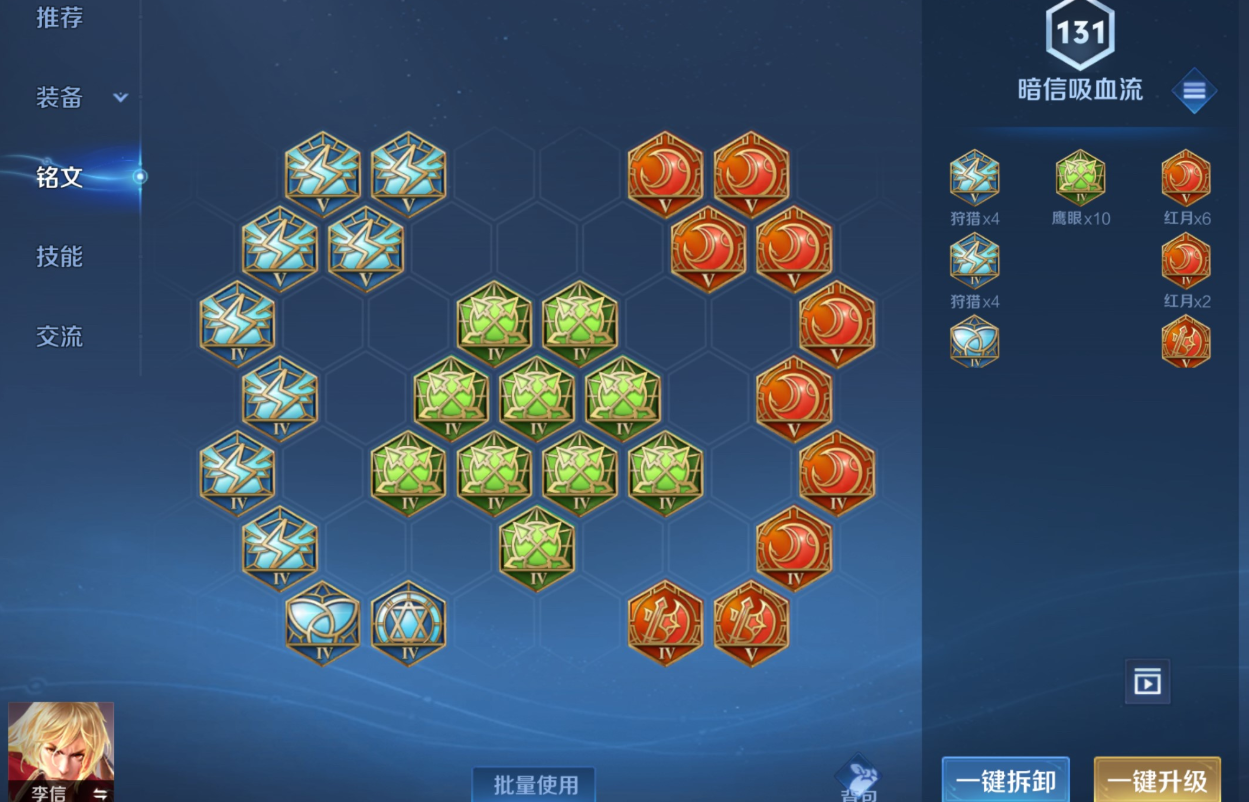This screenshot has width=1249, height=802.
Task: Choose the 红月 x6 rune in the summary
Action: 1186,178
